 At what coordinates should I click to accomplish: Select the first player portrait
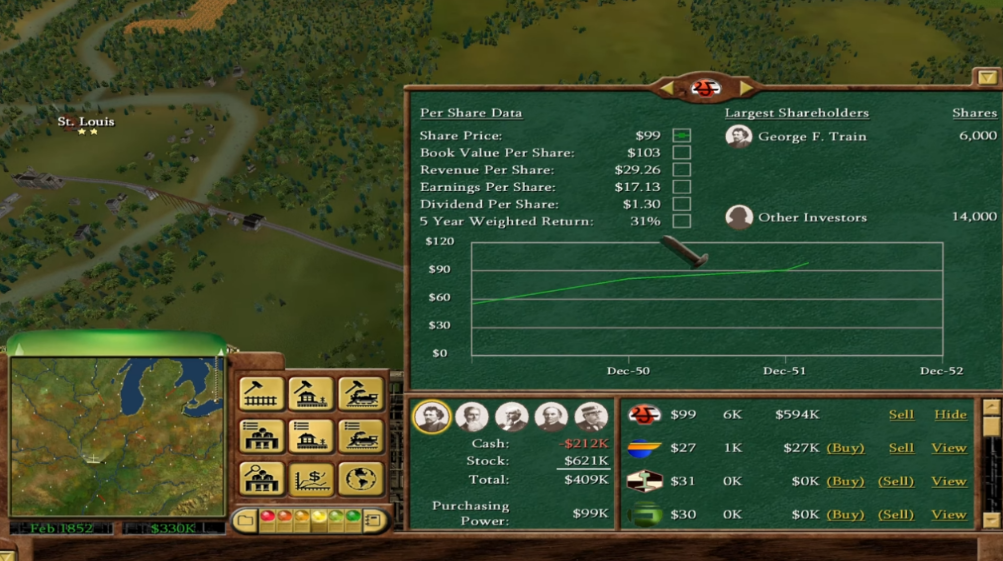pos(432,416)
